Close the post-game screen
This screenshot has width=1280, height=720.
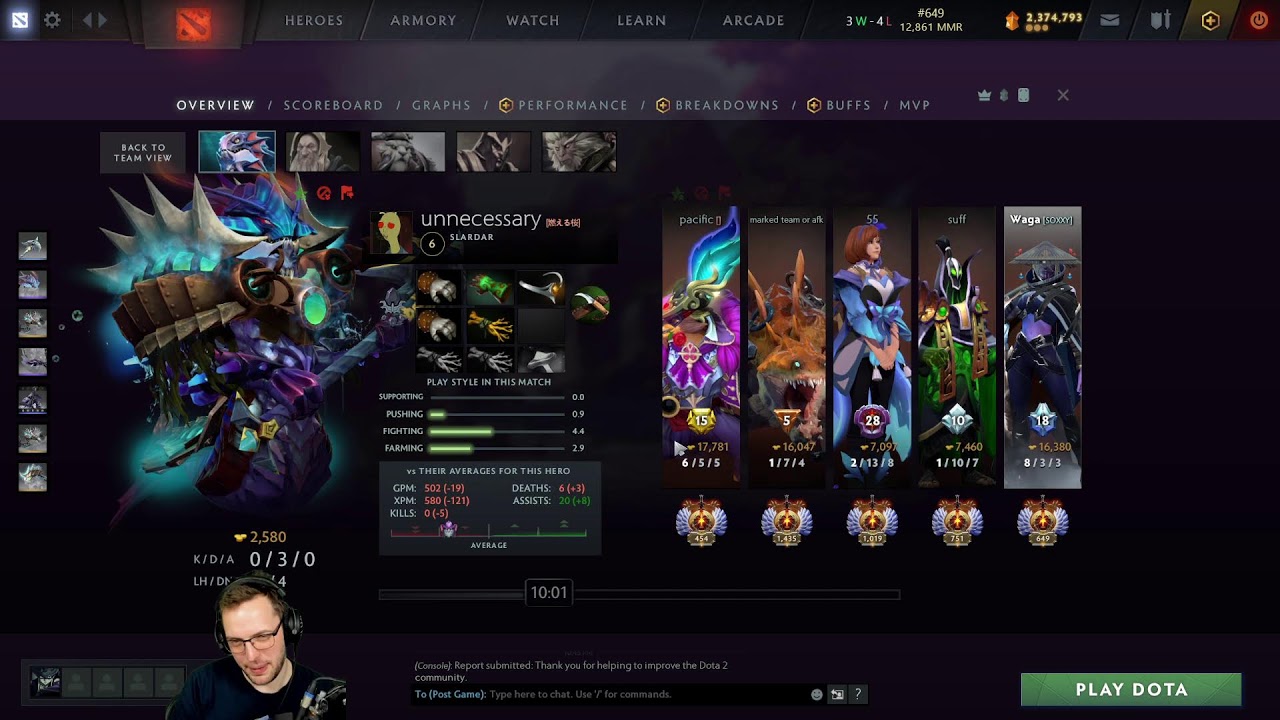click(x=1063, y=95)
